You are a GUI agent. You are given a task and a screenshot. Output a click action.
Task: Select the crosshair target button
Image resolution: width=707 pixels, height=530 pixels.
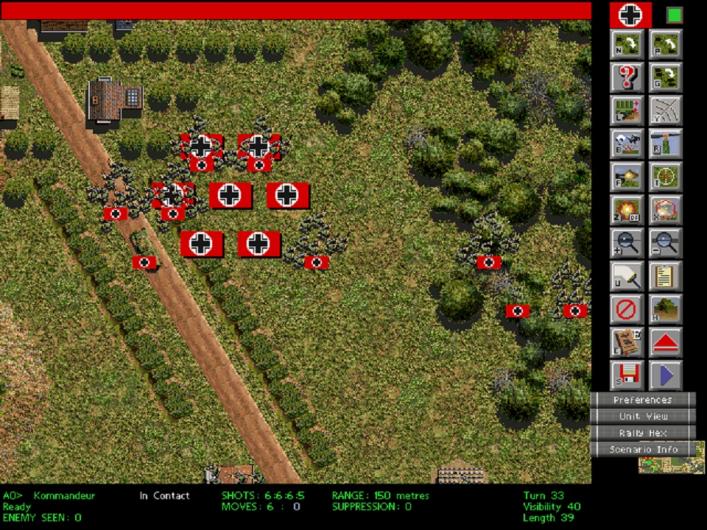[666, 176]
